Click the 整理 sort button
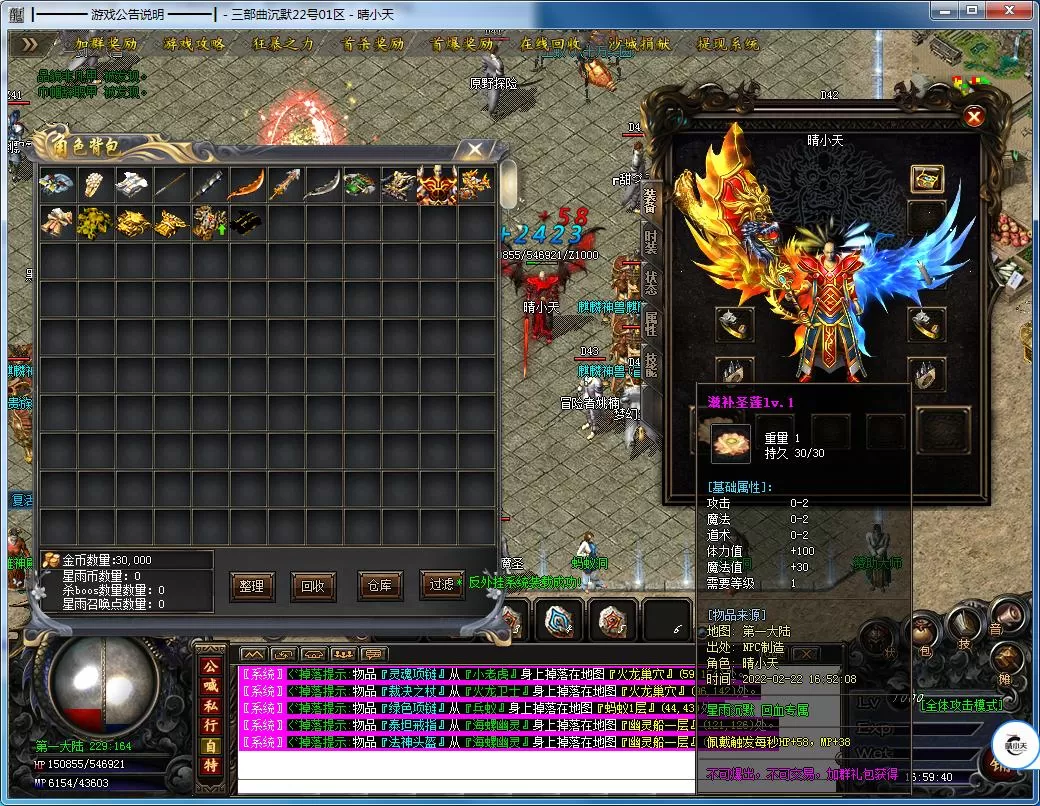 click(252, 586)
